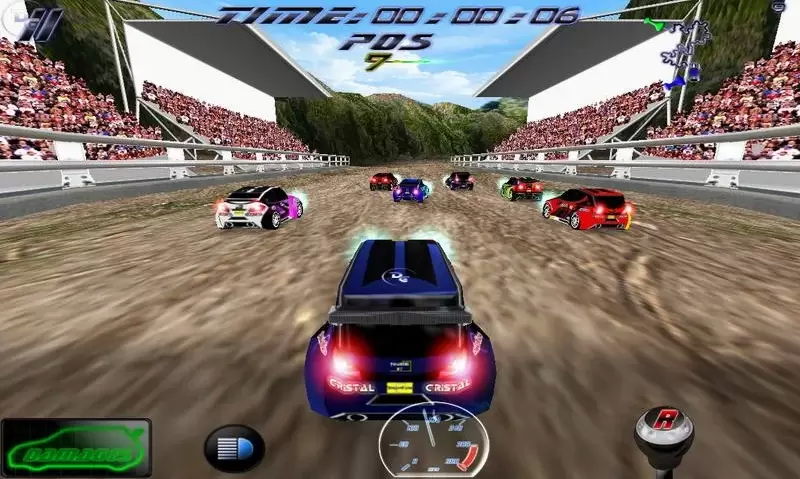Toggle the headlights button
Viewport: 800px width, 479px height.
point(233,447)
